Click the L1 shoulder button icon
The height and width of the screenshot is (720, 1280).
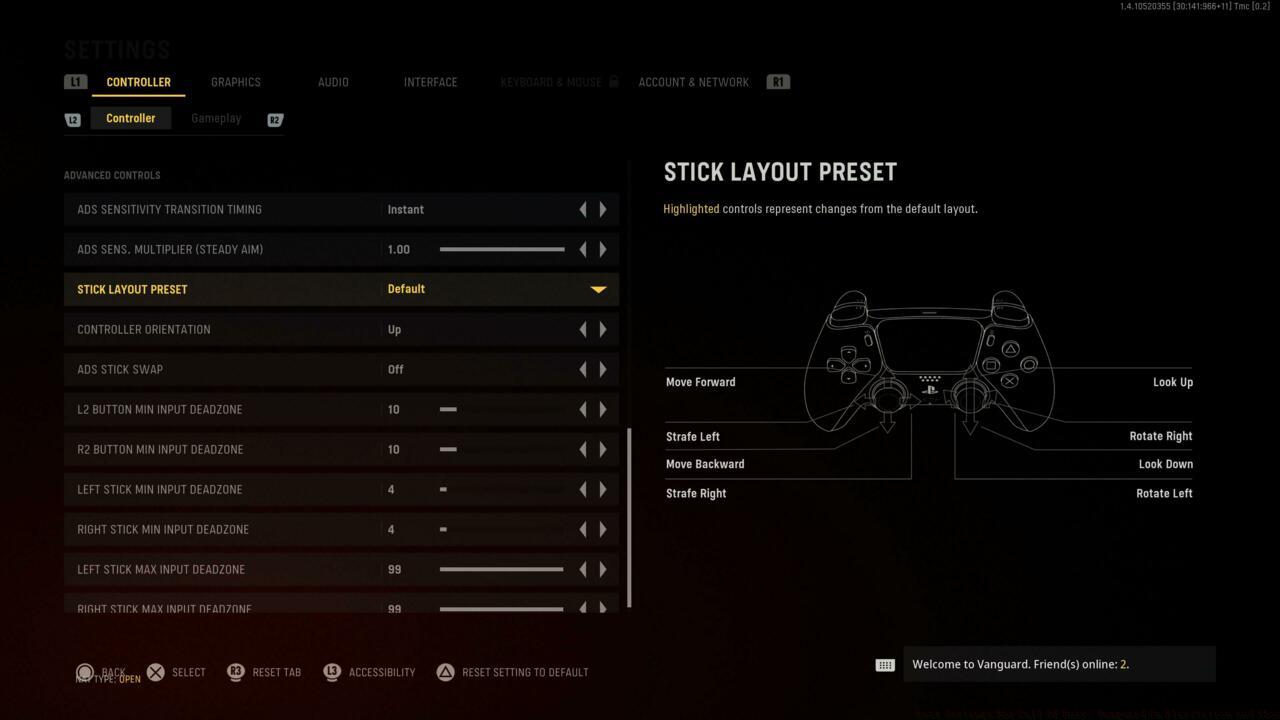click(x=75, y=81)
